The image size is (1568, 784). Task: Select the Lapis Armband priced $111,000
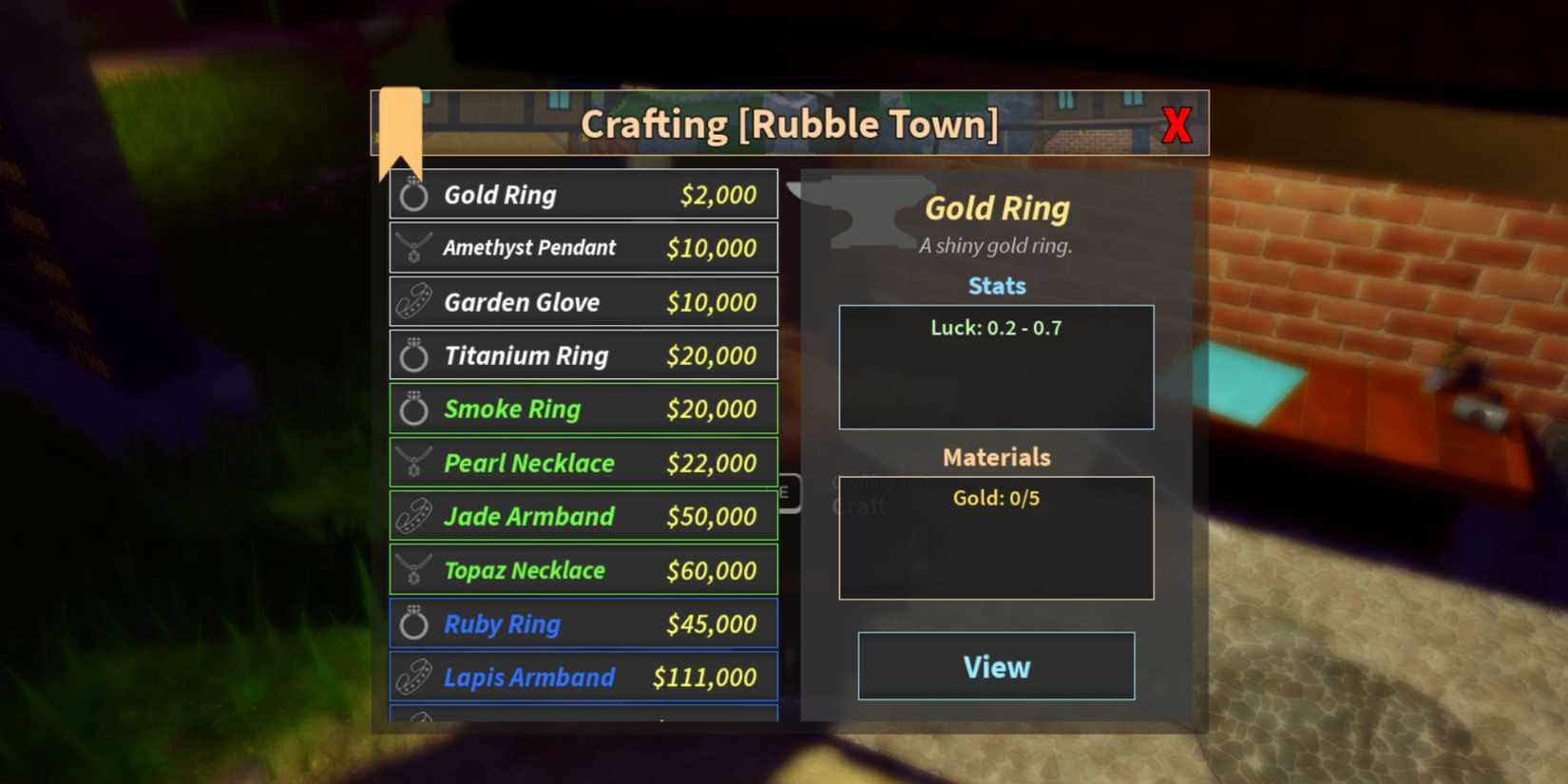583,677
